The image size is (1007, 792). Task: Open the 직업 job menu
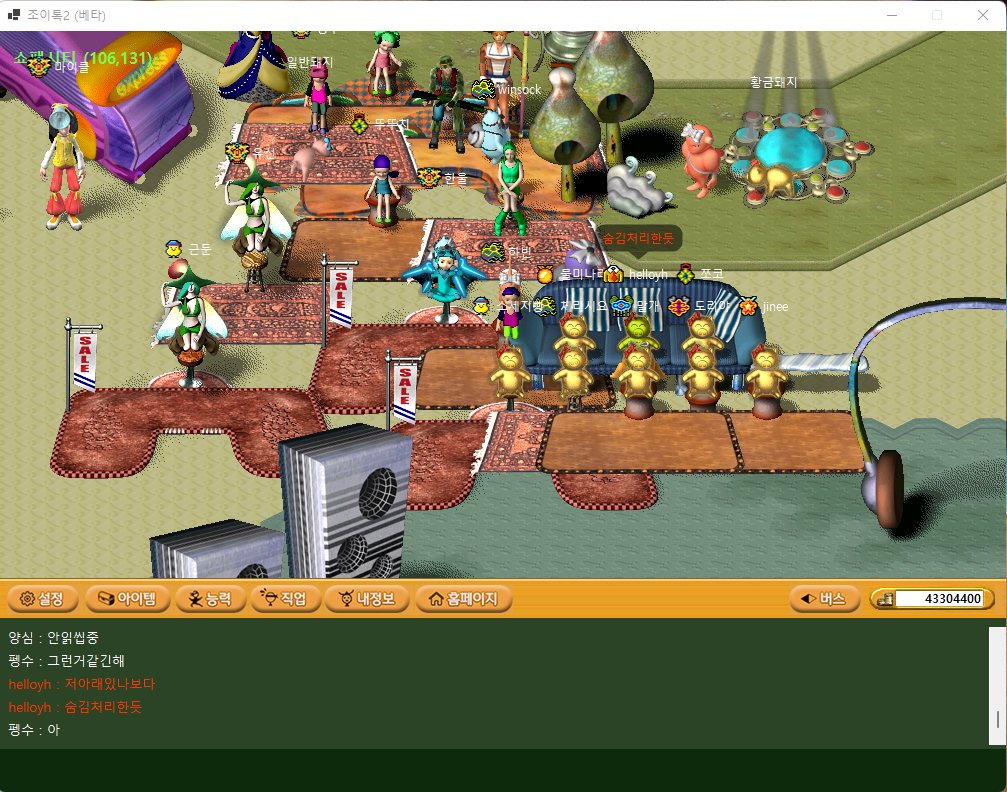pyautogui.click(x=286, y=599)
